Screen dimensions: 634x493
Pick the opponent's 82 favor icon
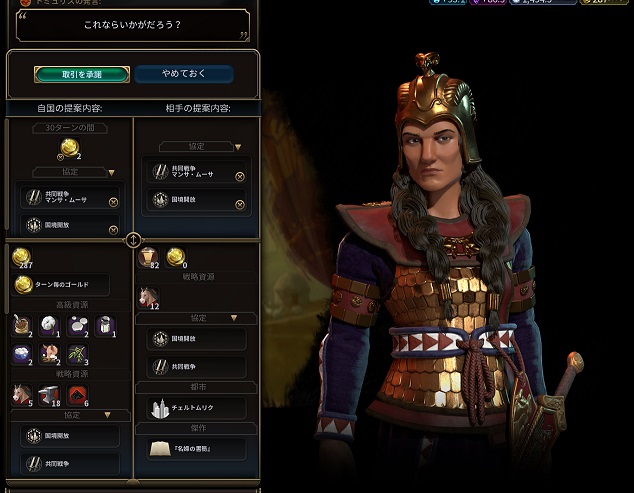tap(148, 257)
